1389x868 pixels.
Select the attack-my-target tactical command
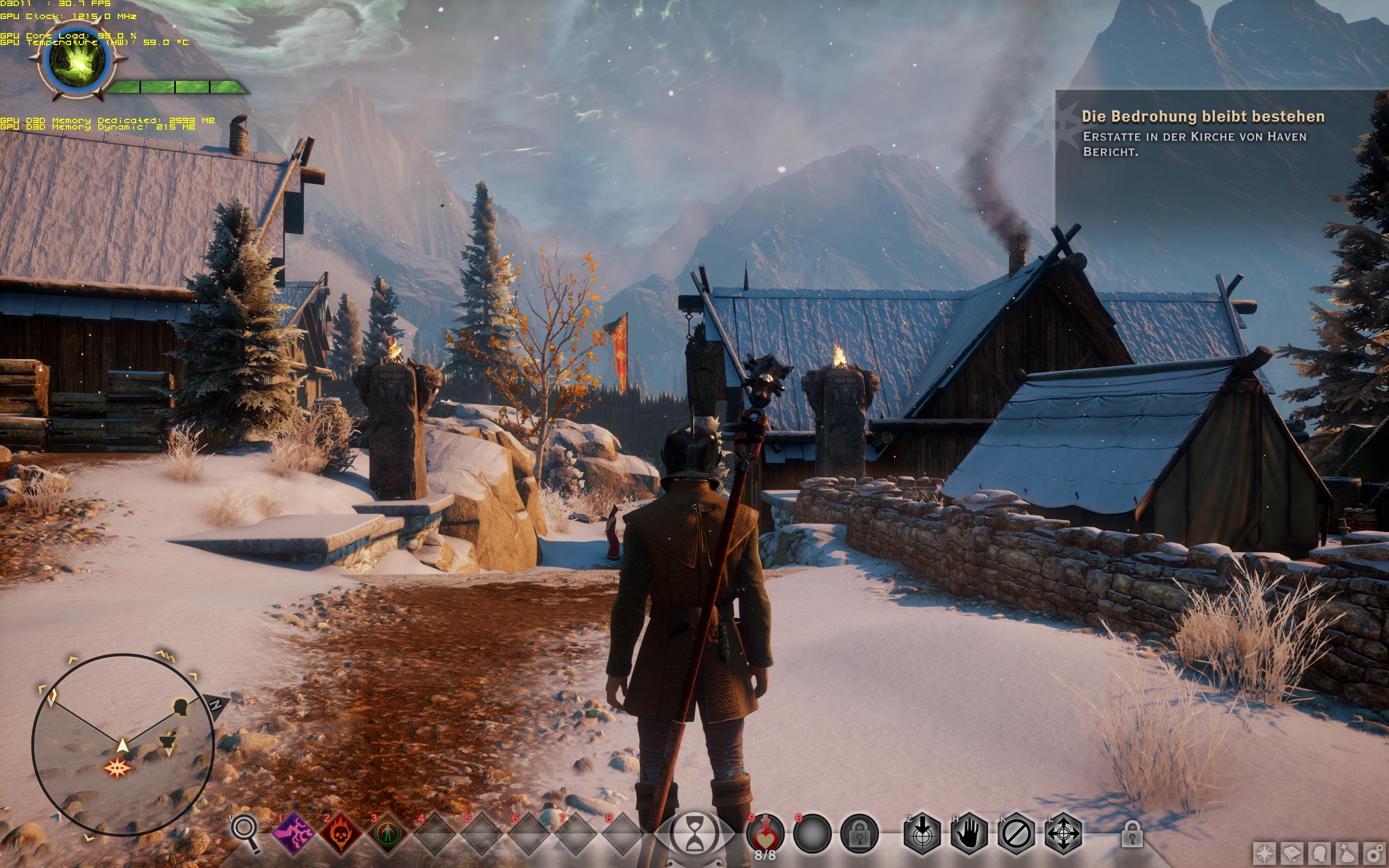point(922,833)
